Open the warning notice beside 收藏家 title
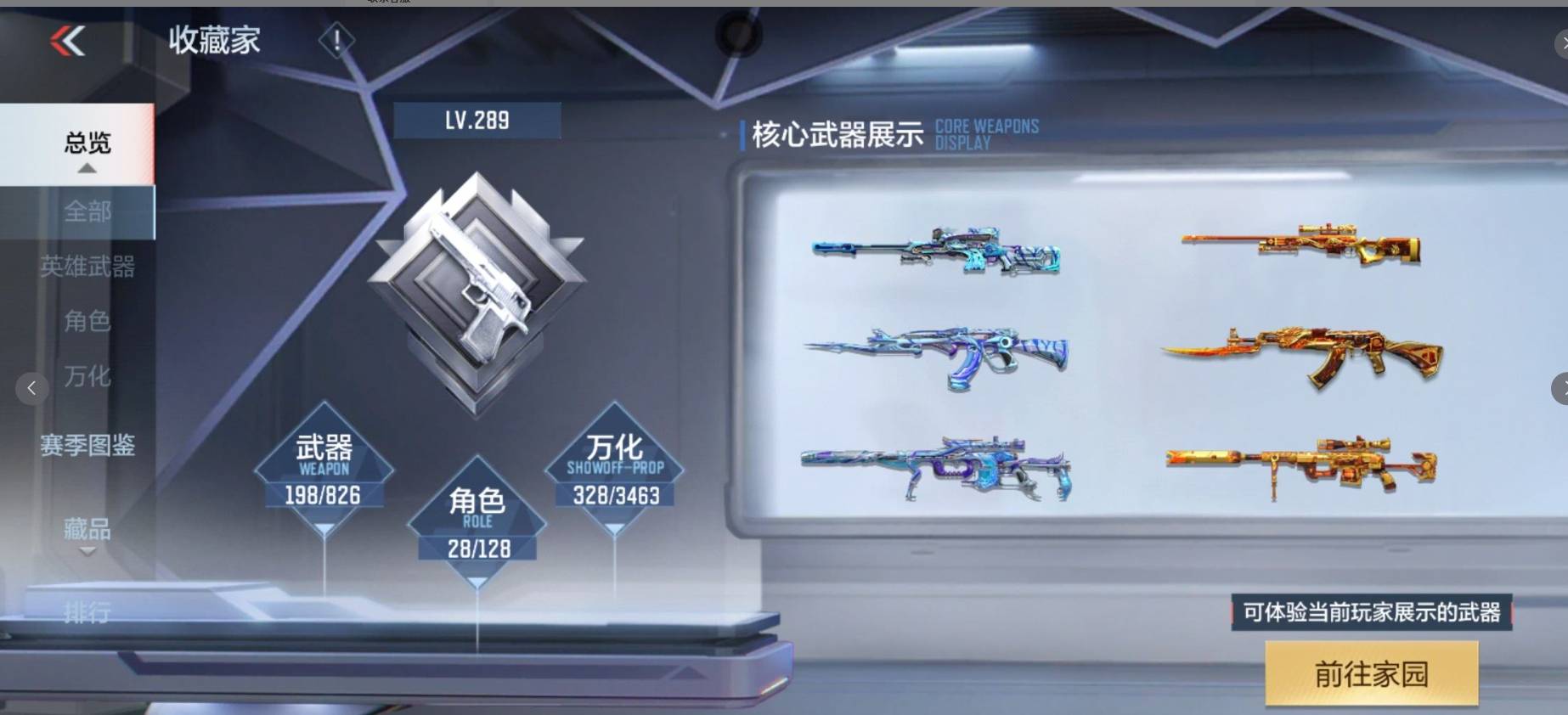The width and height of the screenshot is (1568, 715). 336,38
